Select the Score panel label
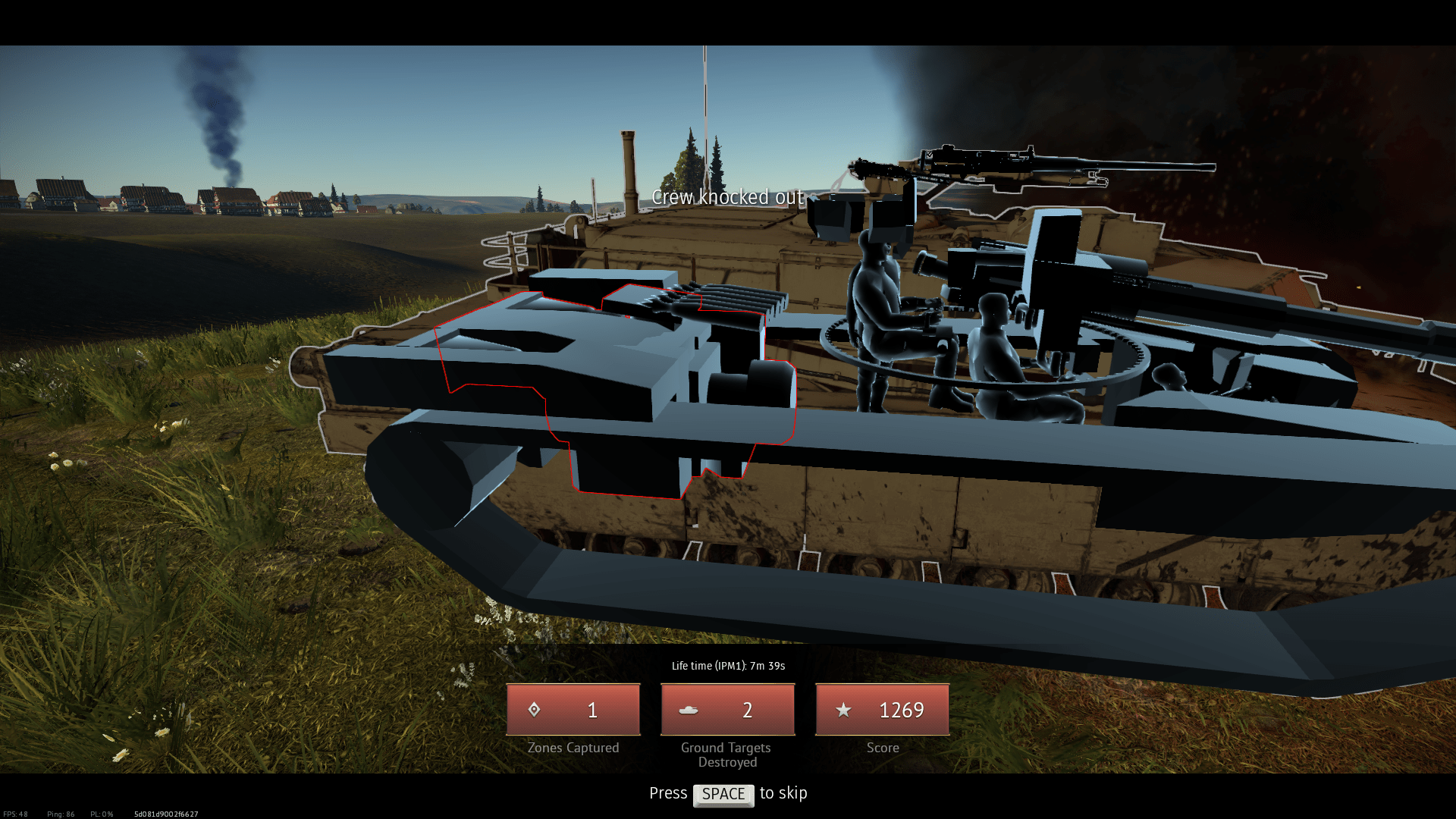Viewport: 1456px width, 819px height. point(882,747)
